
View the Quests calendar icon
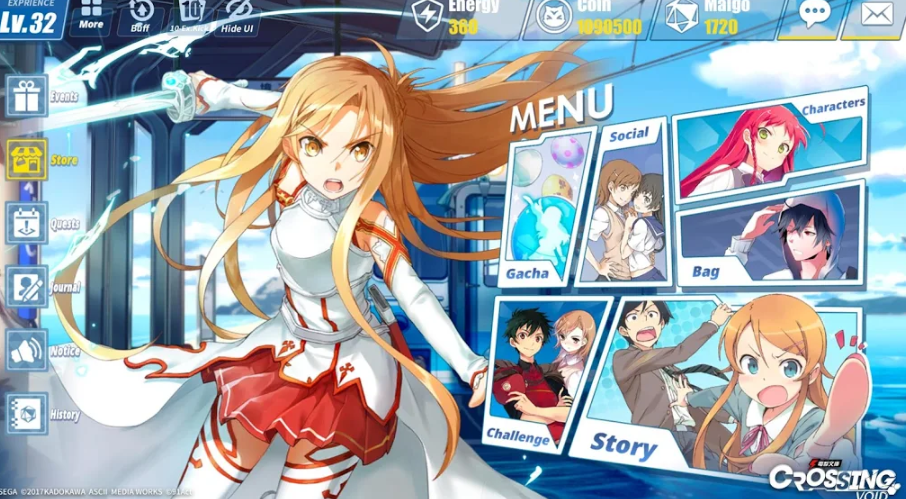pos(27,223)
